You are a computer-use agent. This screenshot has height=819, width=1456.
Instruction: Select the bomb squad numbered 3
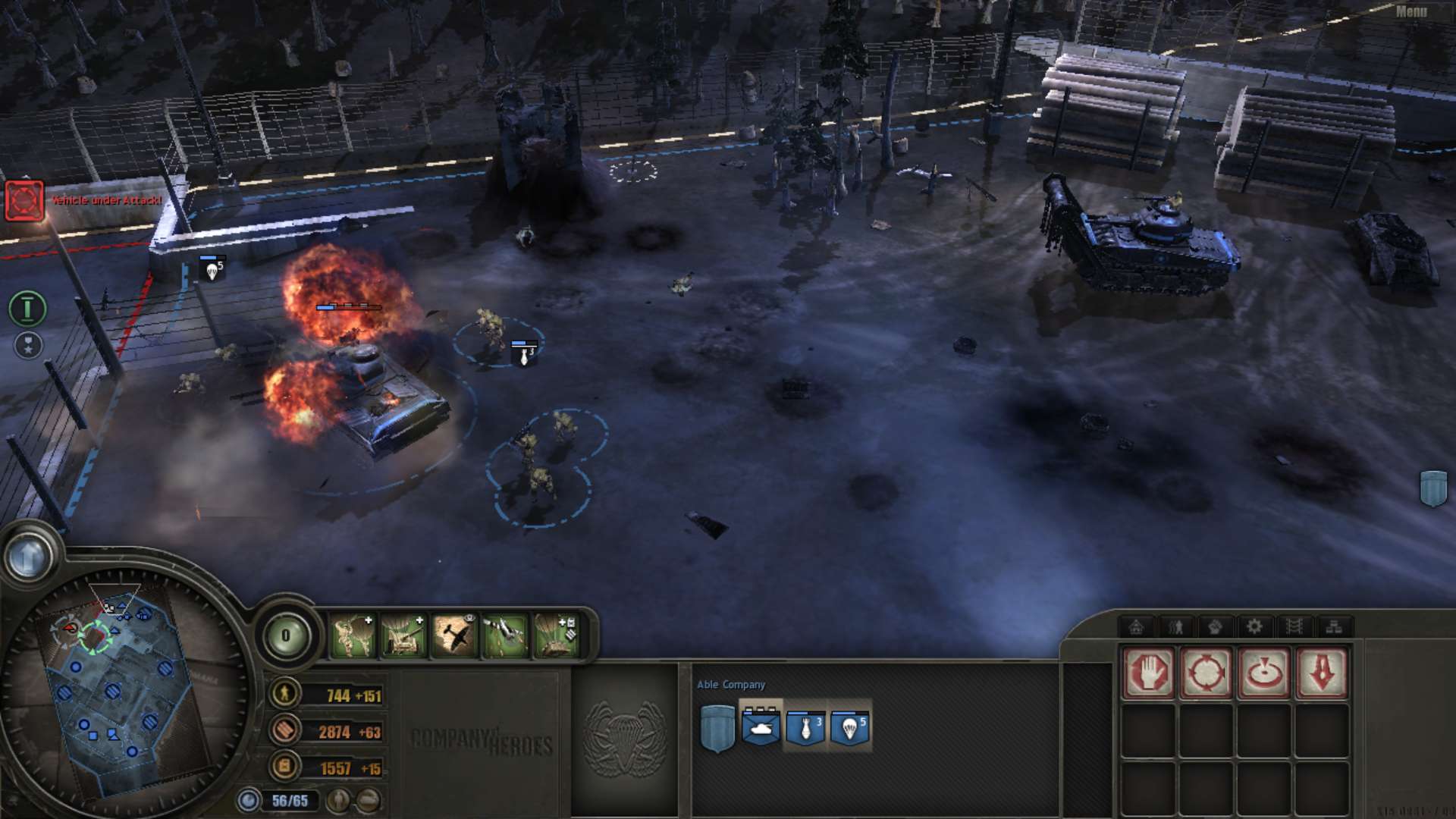[805, 727]
